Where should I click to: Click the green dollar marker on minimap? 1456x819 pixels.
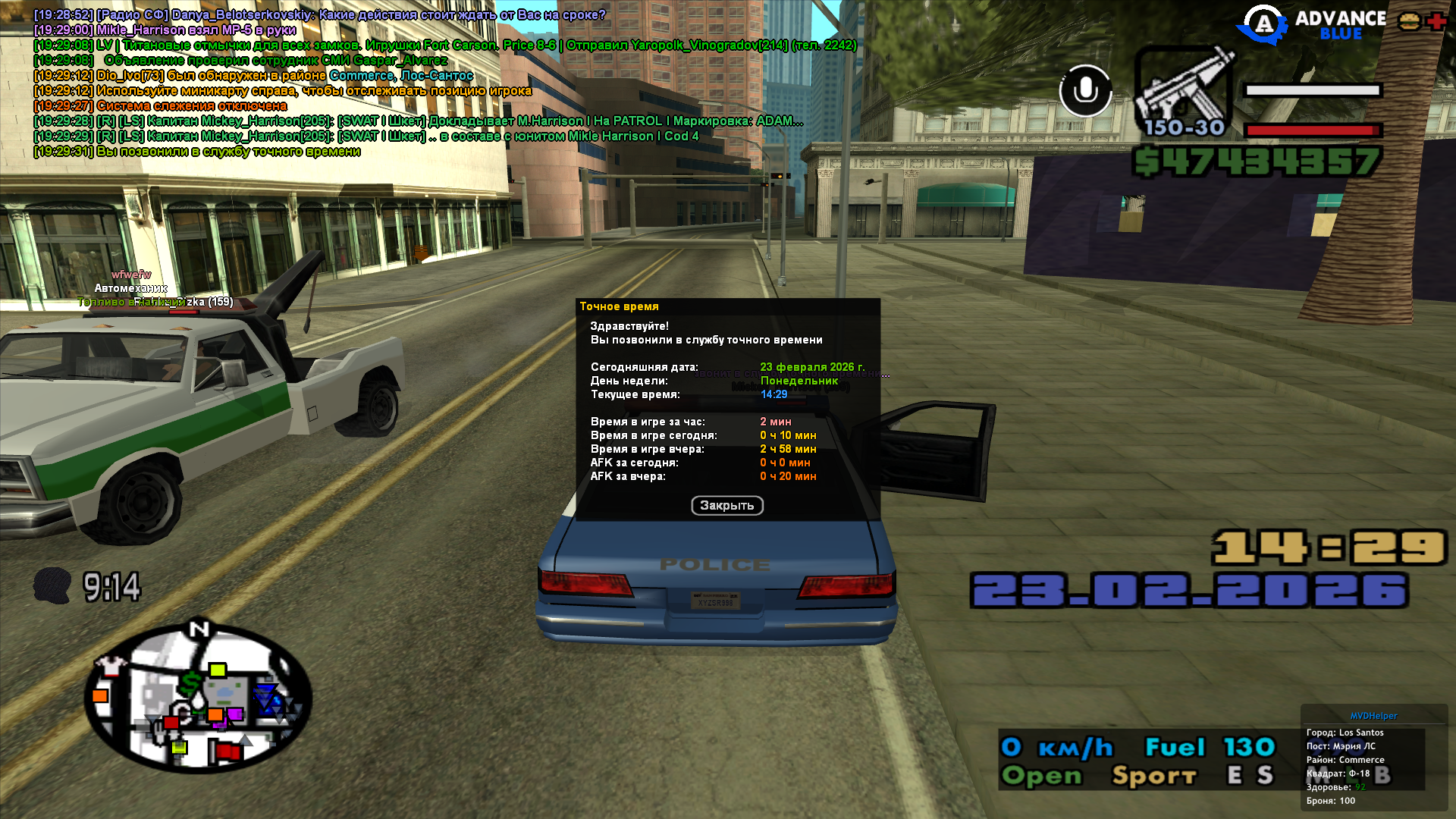point(190,682)
